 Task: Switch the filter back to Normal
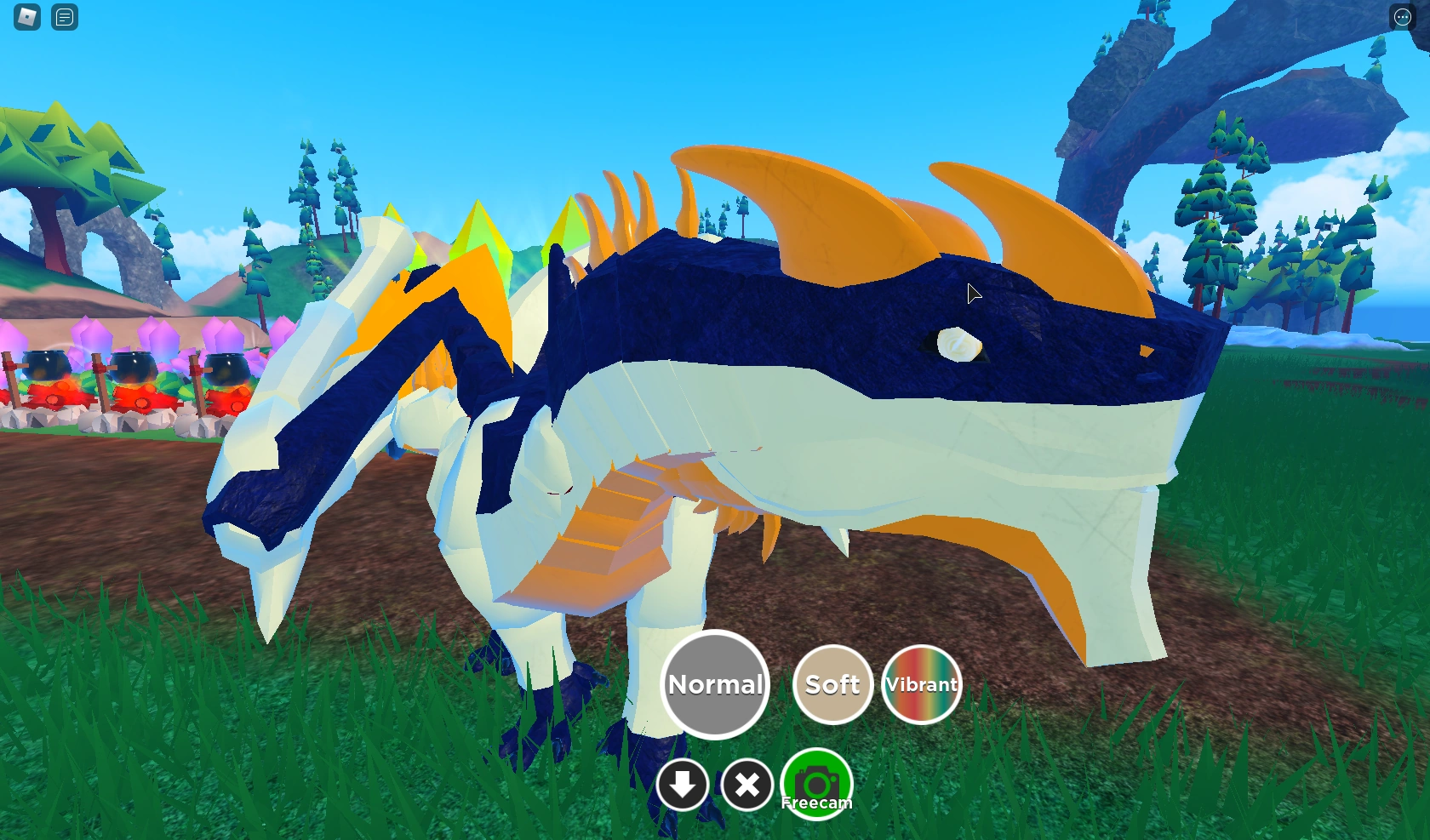click(715, 683)
